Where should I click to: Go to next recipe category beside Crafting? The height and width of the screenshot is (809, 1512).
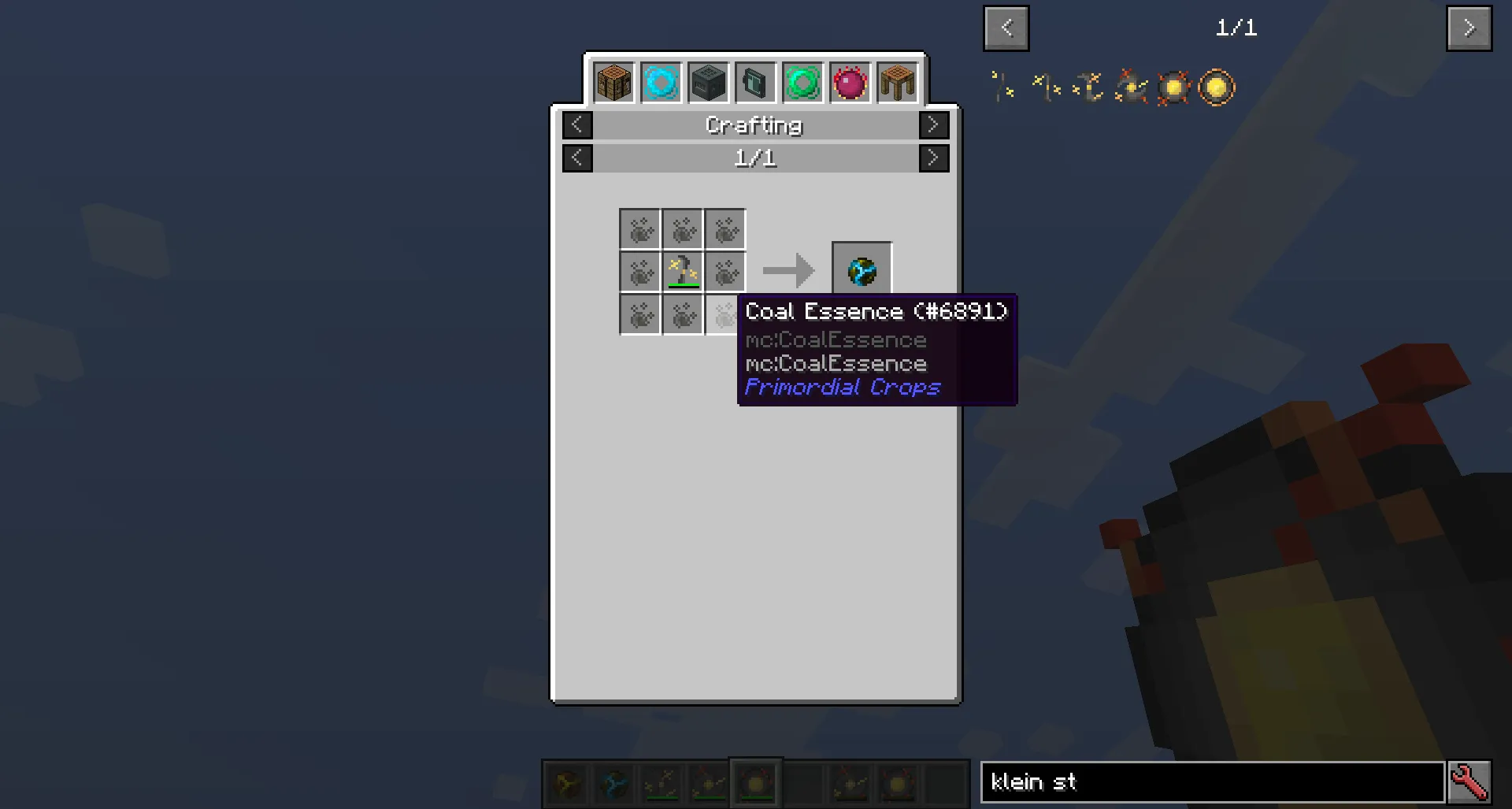tap(933, 125)
